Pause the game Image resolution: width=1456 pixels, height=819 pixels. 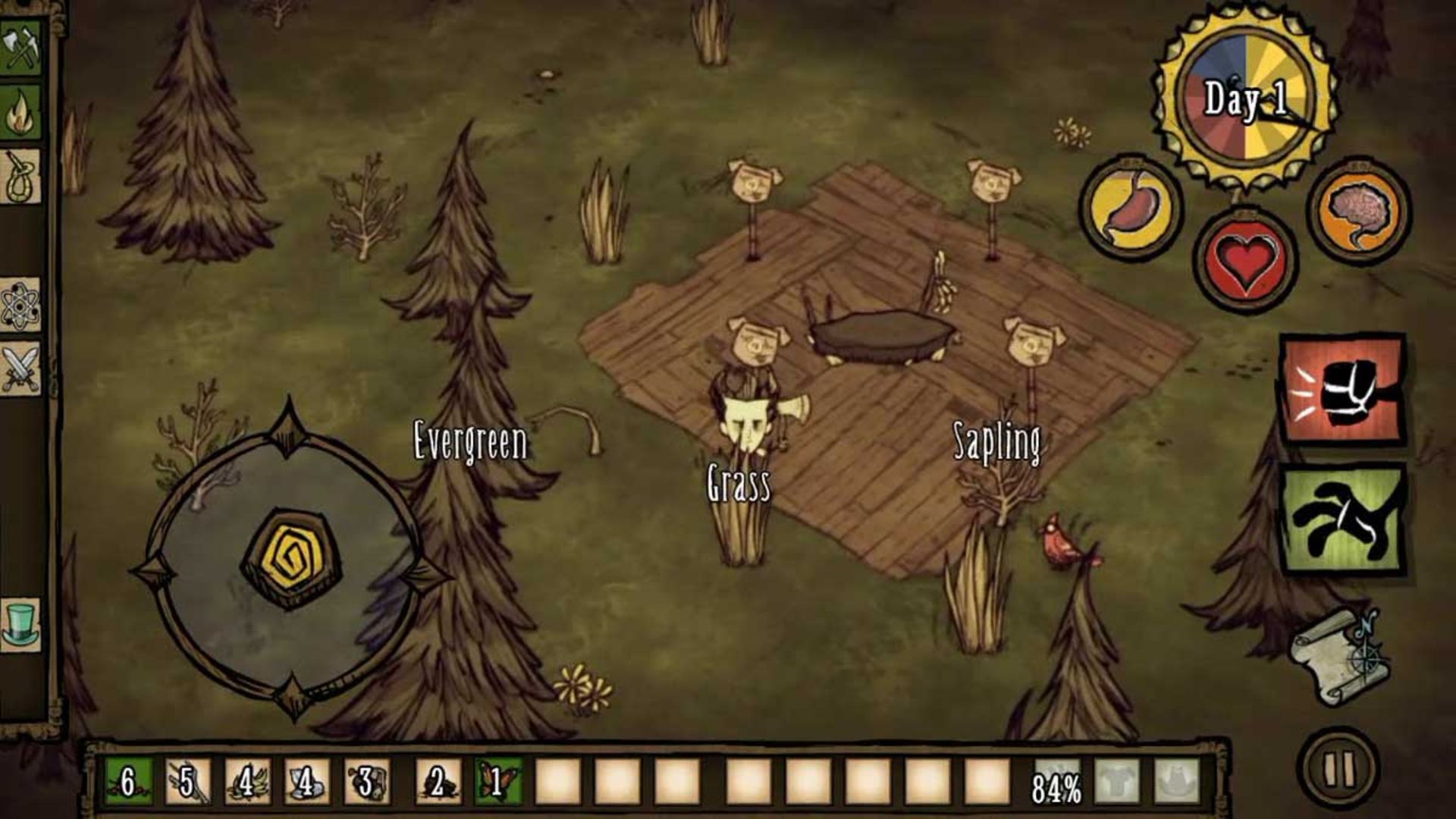[x=1339, y=769]
